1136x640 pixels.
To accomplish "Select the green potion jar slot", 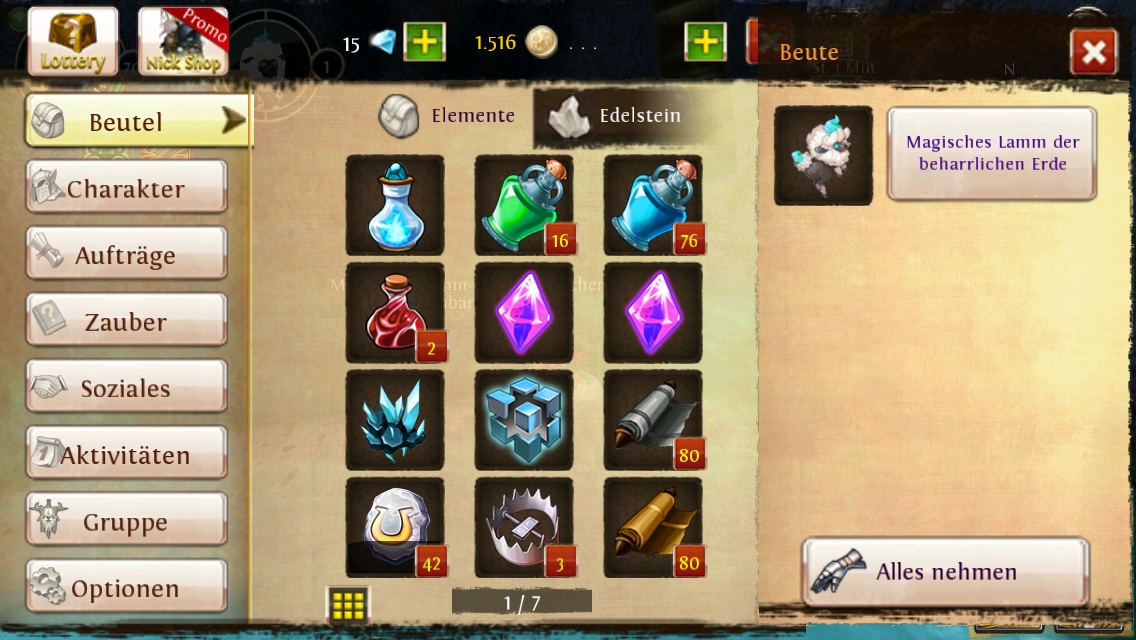I will click(524, 205).
